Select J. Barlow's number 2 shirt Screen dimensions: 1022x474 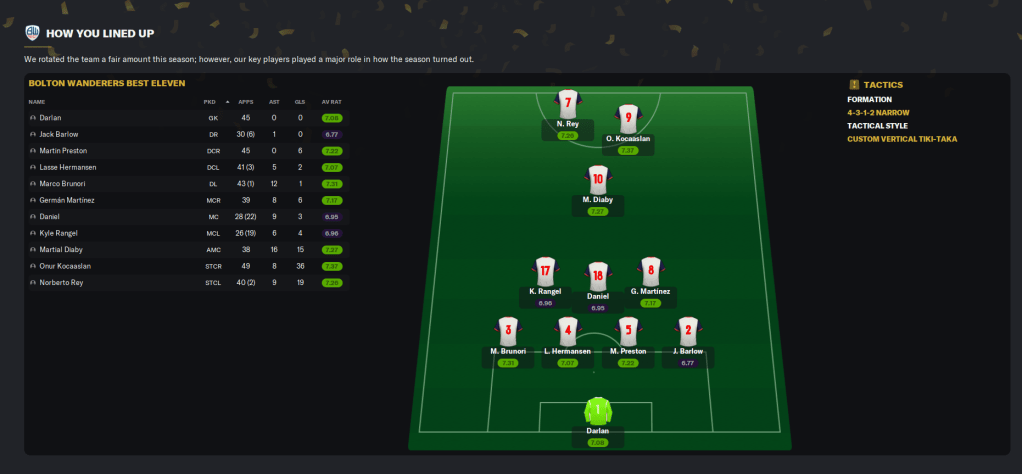pyautogui.click(x=686, y=330)
